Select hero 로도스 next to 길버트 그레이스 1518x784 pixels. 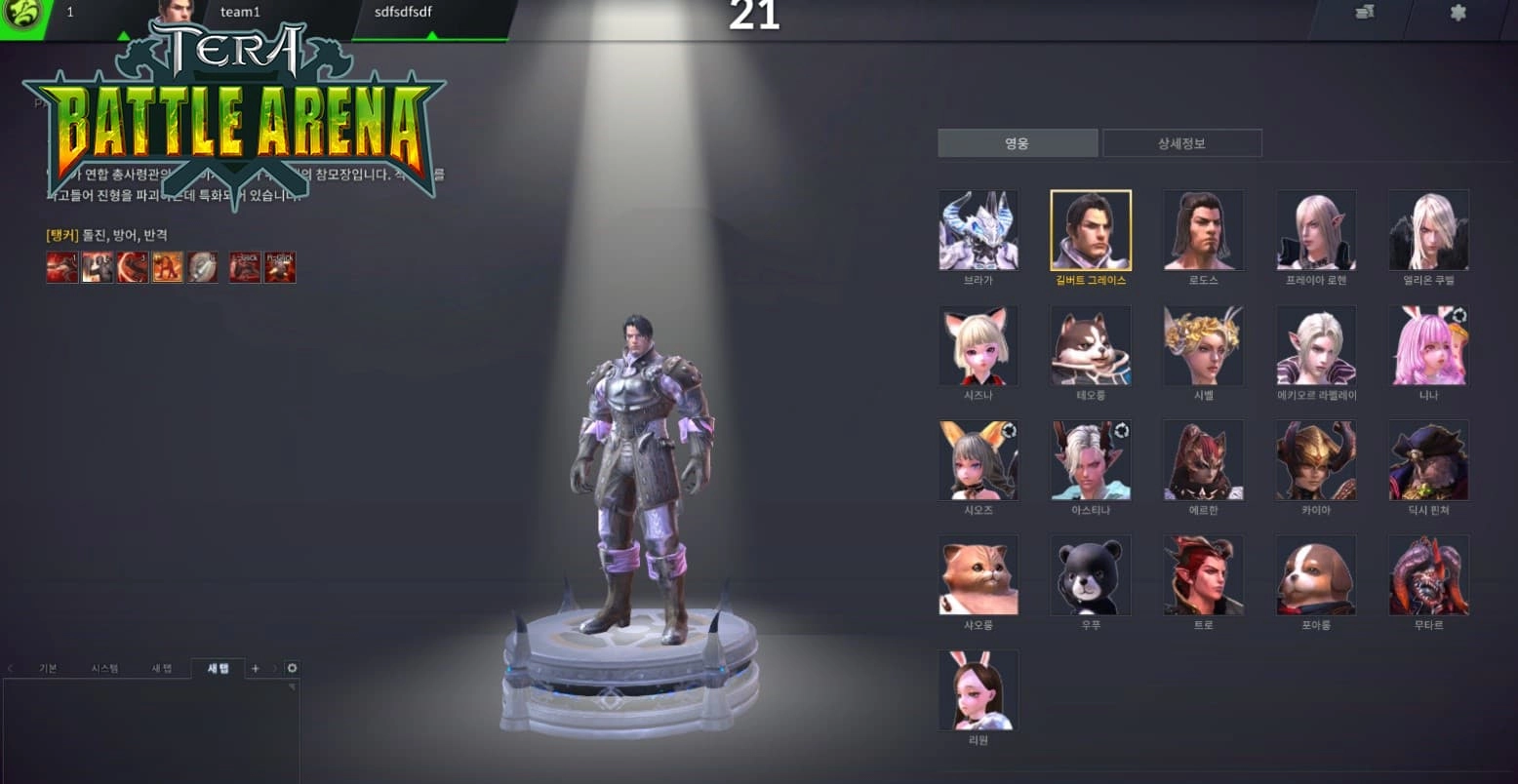(x=1203, y=230)
